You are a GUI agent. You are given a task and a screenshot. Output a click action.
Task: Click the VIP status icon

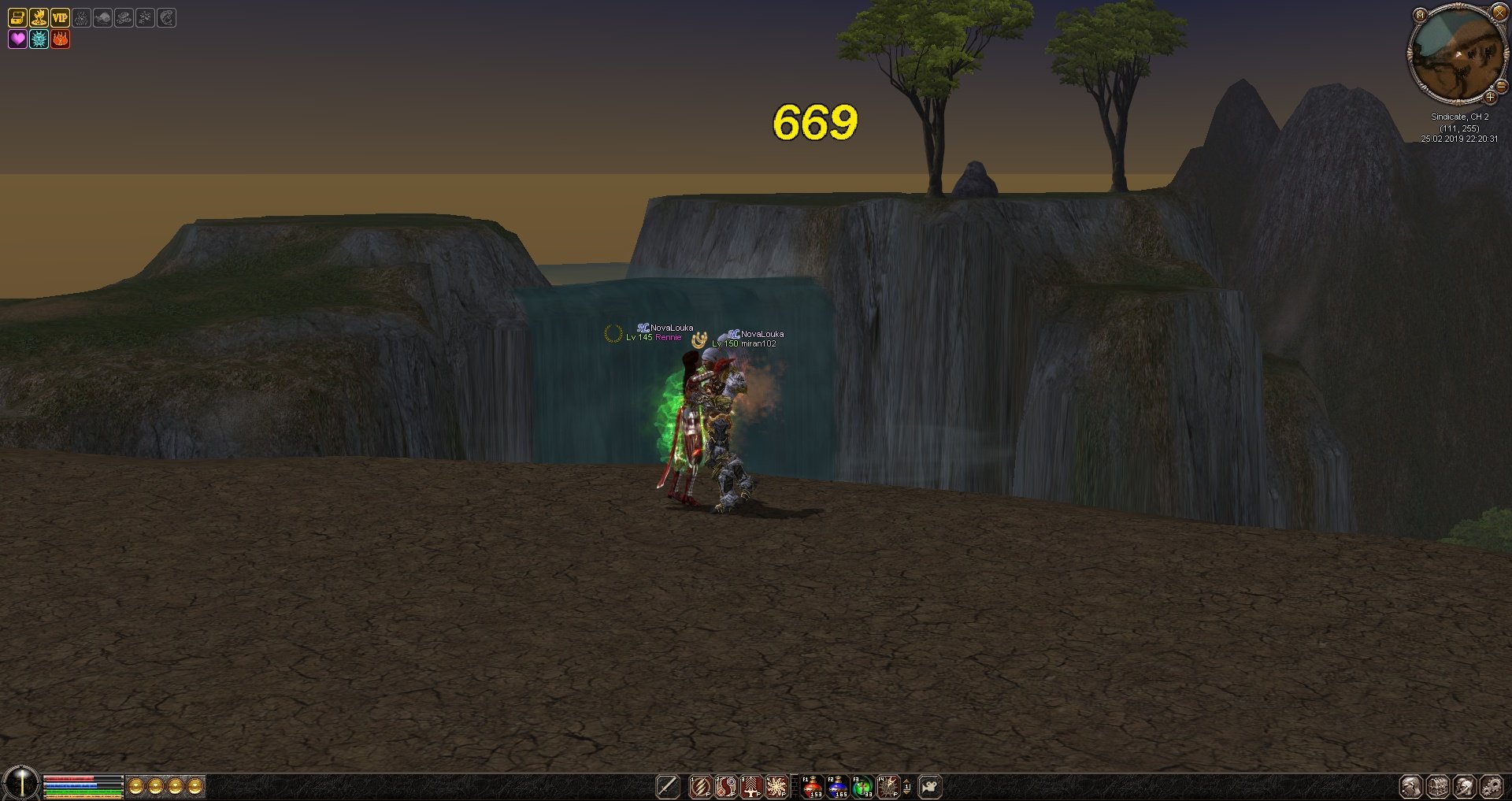(x=60, y=17)
